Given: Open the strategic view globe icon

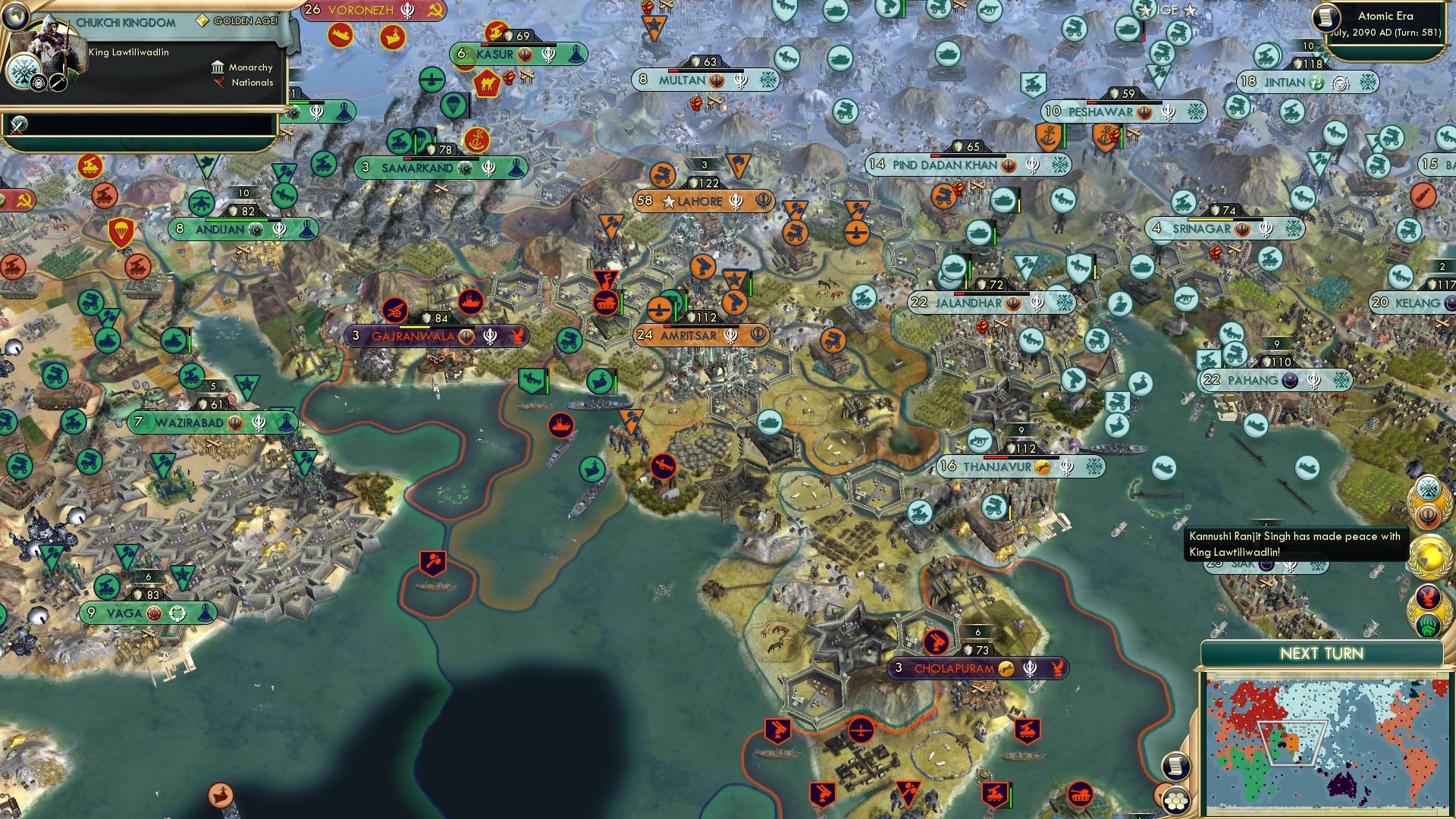Looking at the screenshot, I should (x=16, y=17).
